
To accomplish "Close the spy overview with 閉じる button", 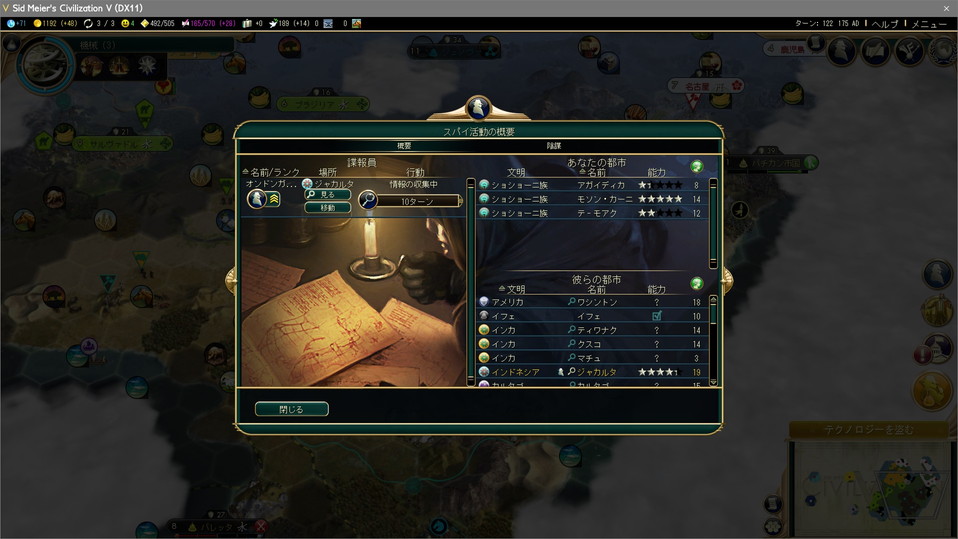I will coord(291,409).
